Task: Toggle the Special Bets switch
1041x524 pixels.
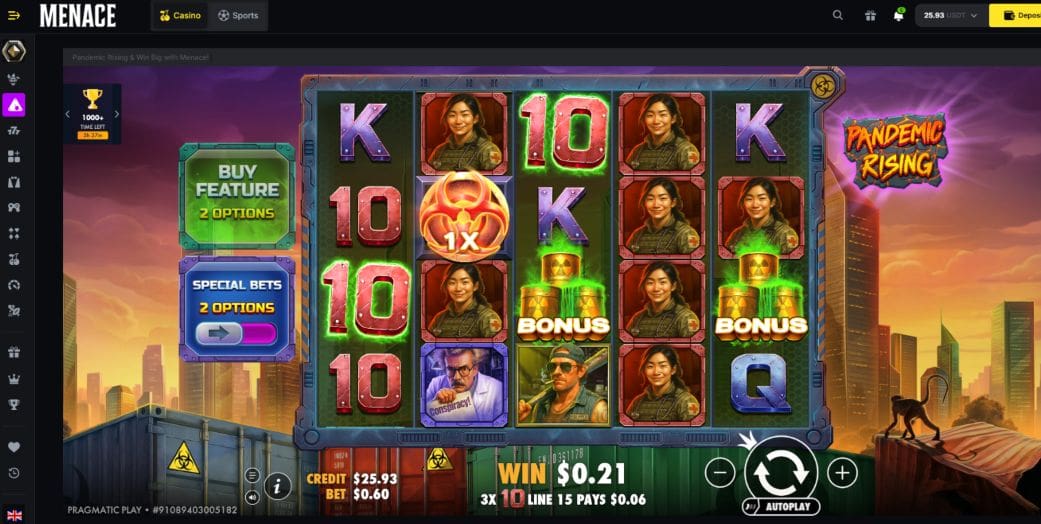Action: (x=237, y=333)
